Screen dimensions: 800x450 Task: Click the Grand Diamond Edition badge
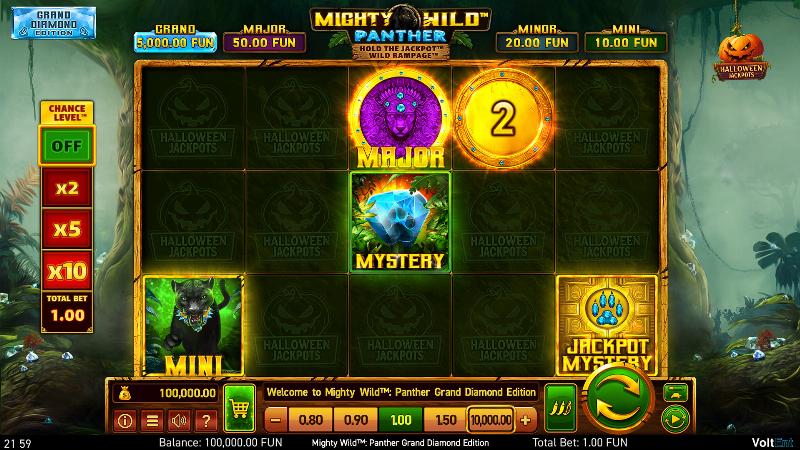coord(48,24)
